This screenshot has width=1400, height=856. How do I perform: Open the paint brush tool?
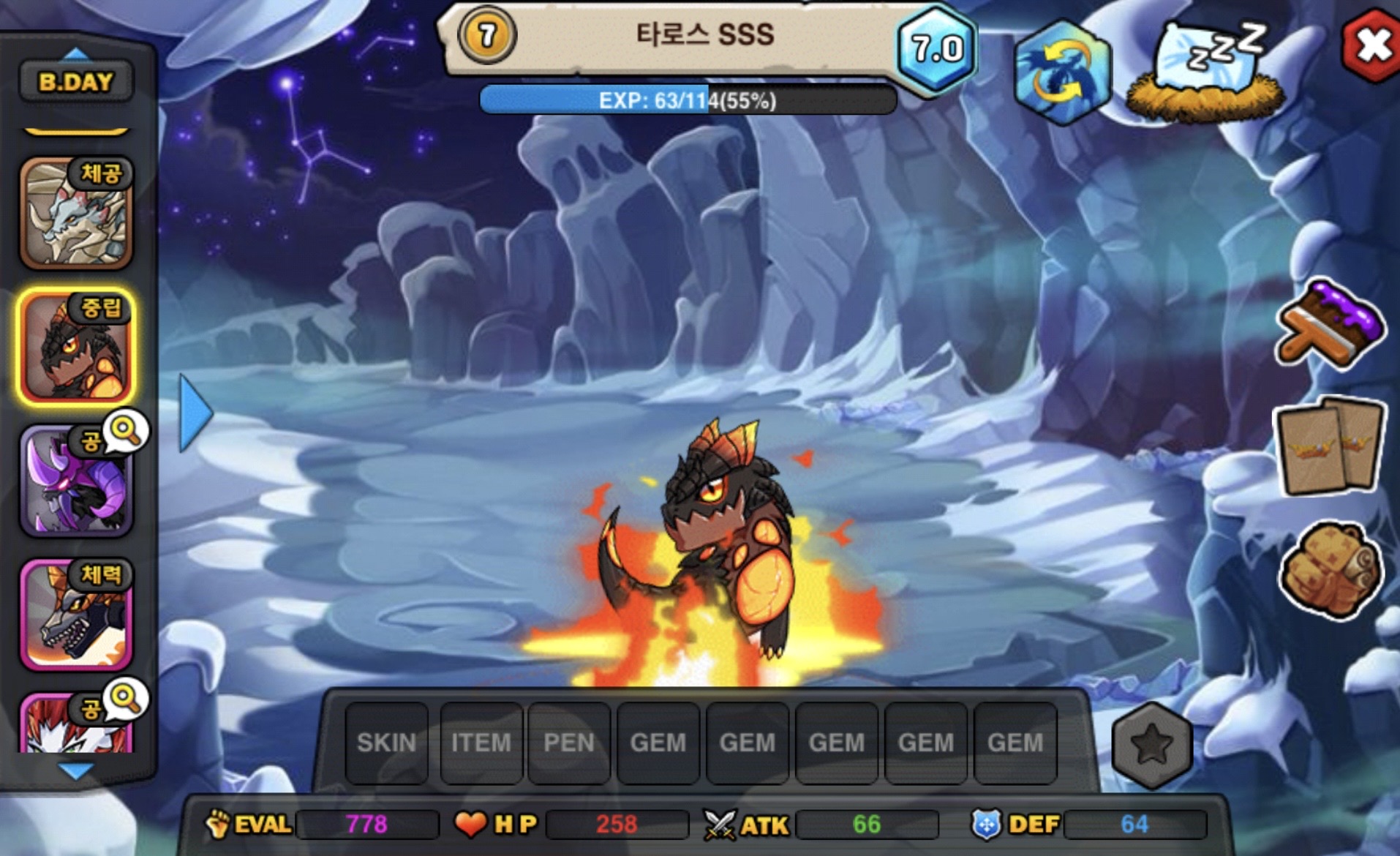[1329, 326]
